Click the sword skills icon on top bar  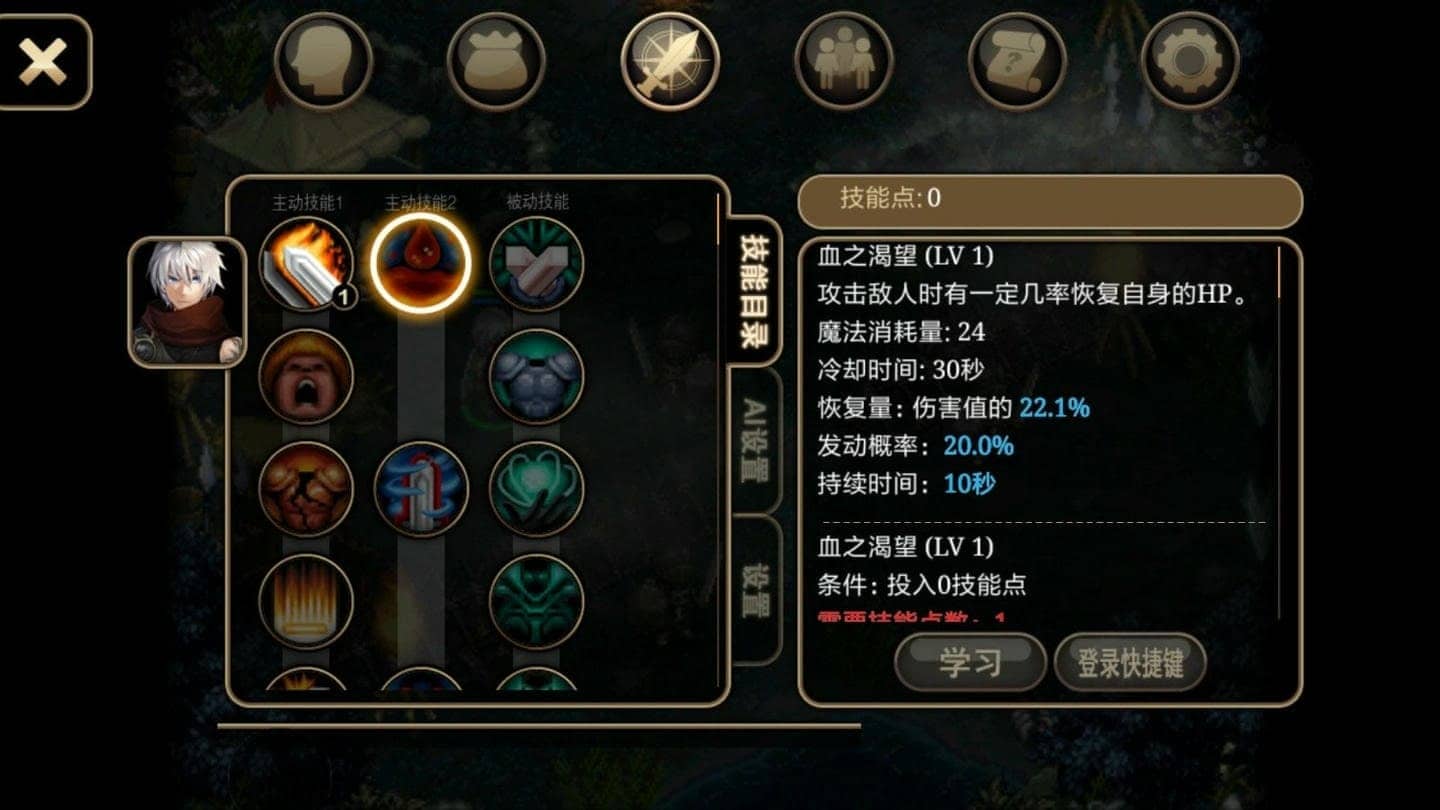point(668,60)
